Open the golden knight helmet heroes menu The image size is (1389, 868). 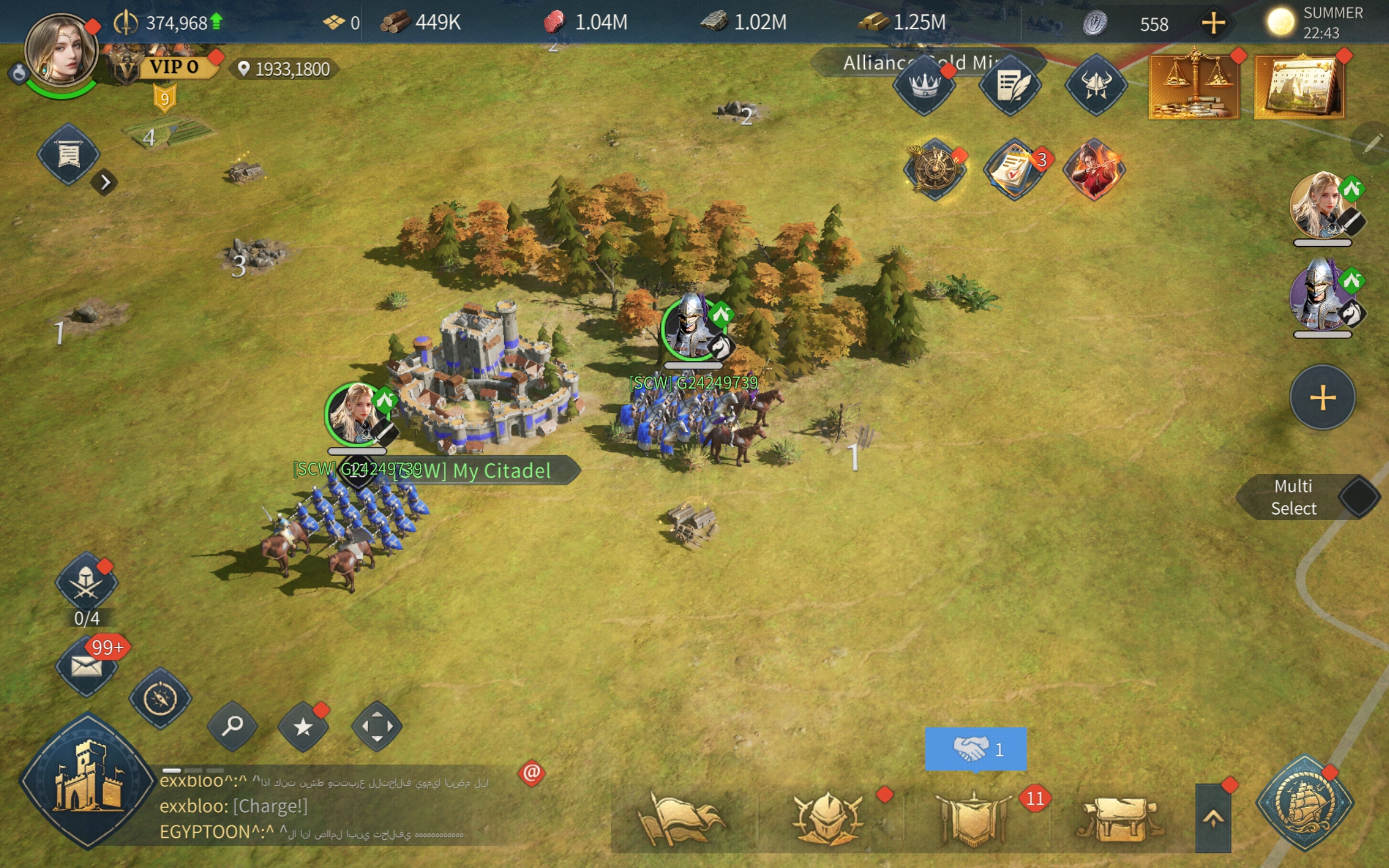pos(827,819)
